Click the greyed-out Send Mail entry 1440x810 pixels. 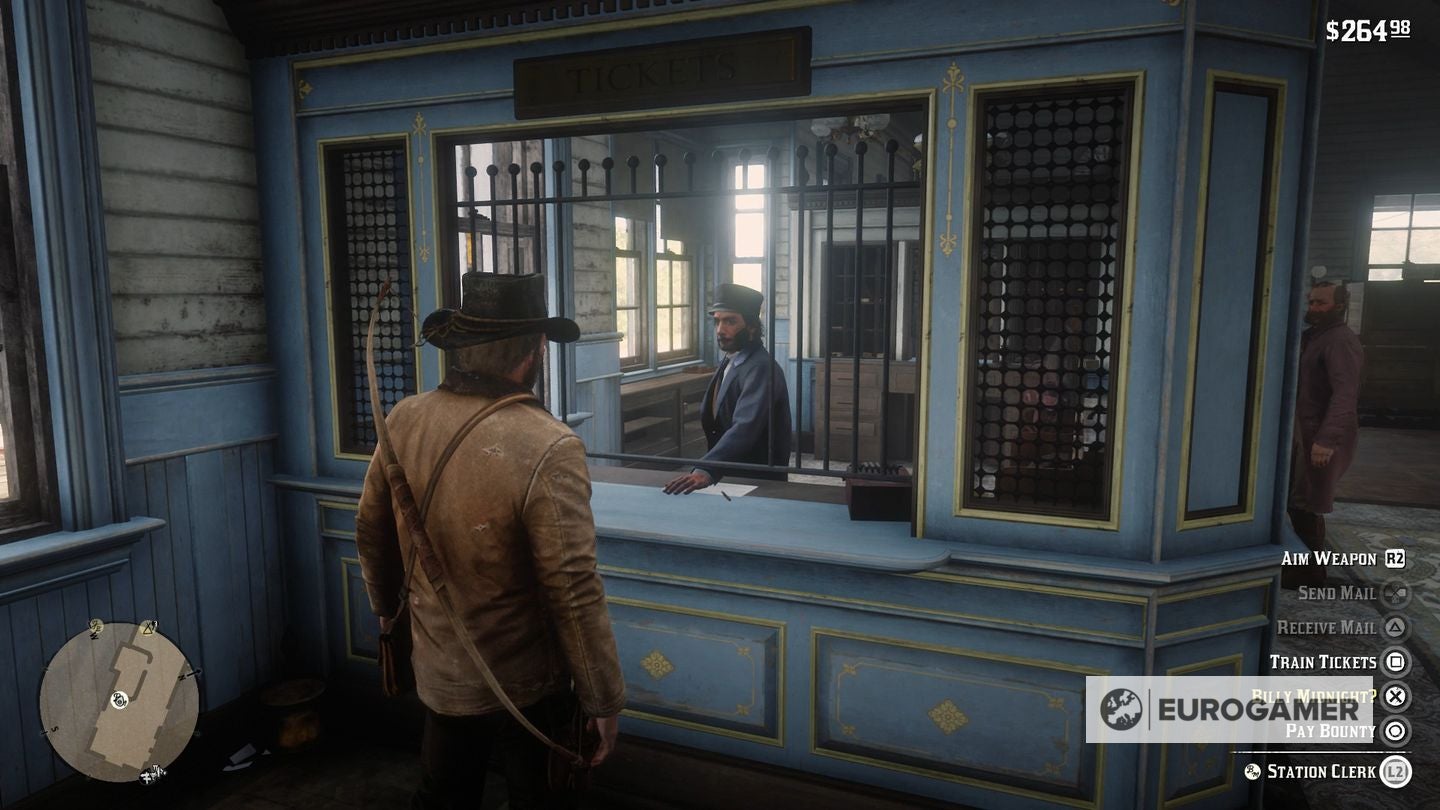(x=1337, y=594)
